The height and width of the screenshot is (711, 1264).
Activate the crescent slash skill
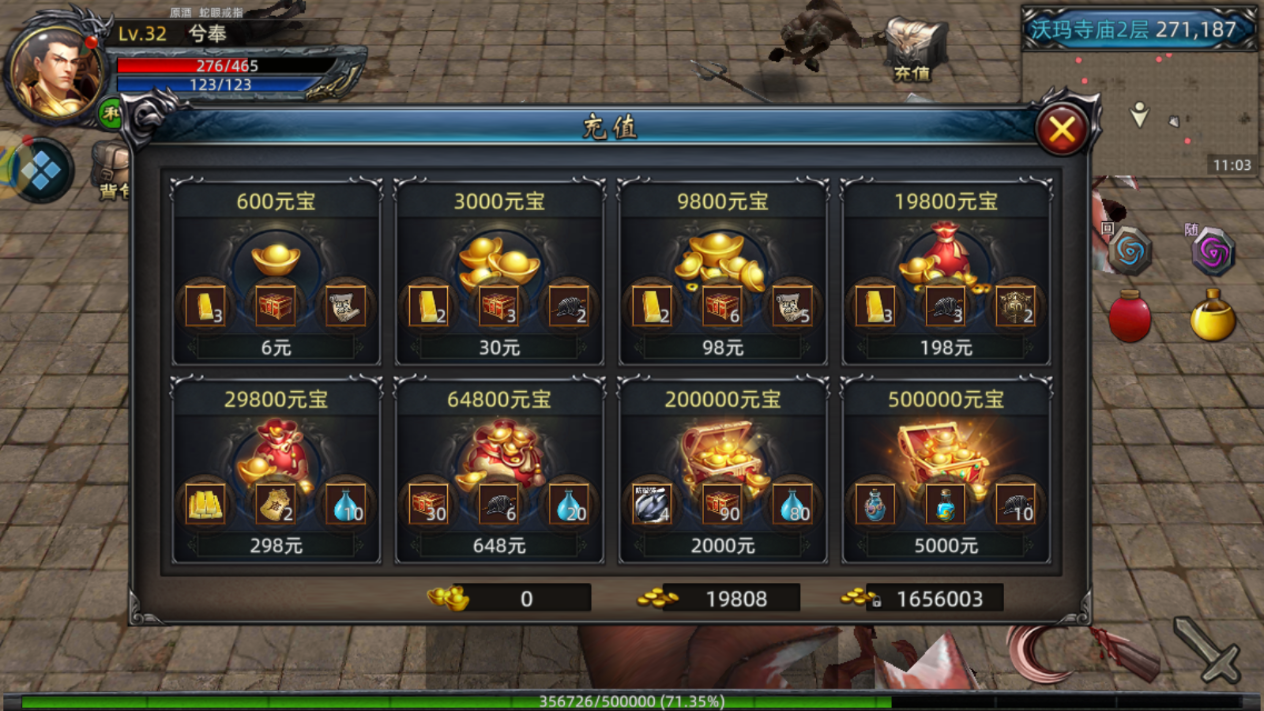coord(1040,652)
